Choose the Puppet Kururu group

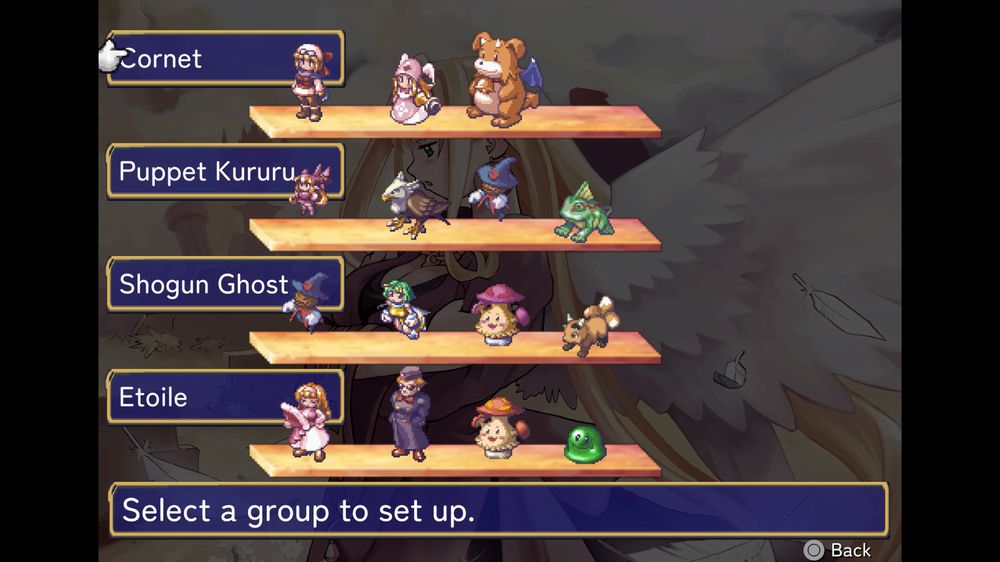(x=224, y=171)
